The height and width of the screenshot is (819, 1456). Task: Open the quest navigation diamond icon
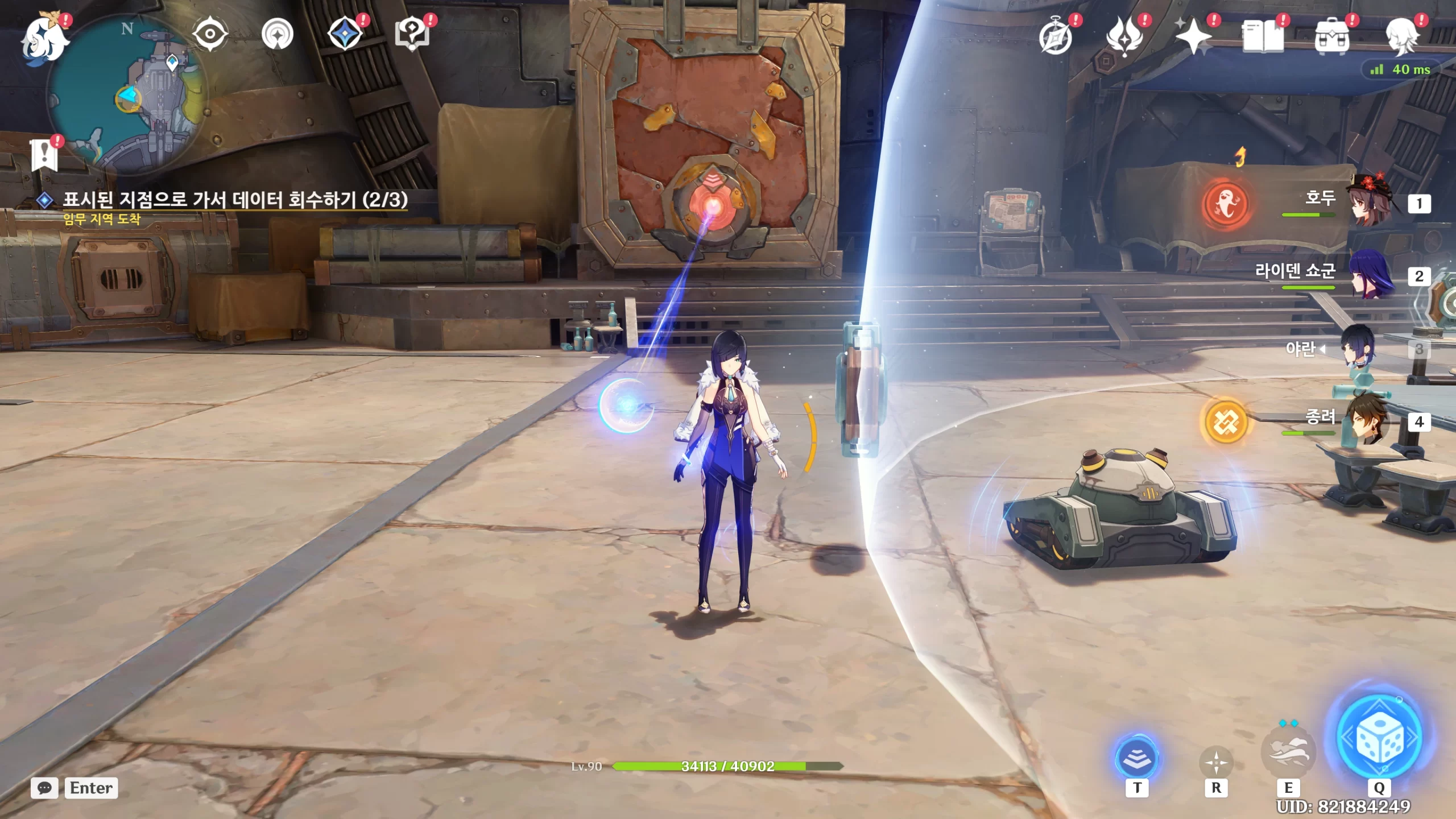(x=345, y=34)
